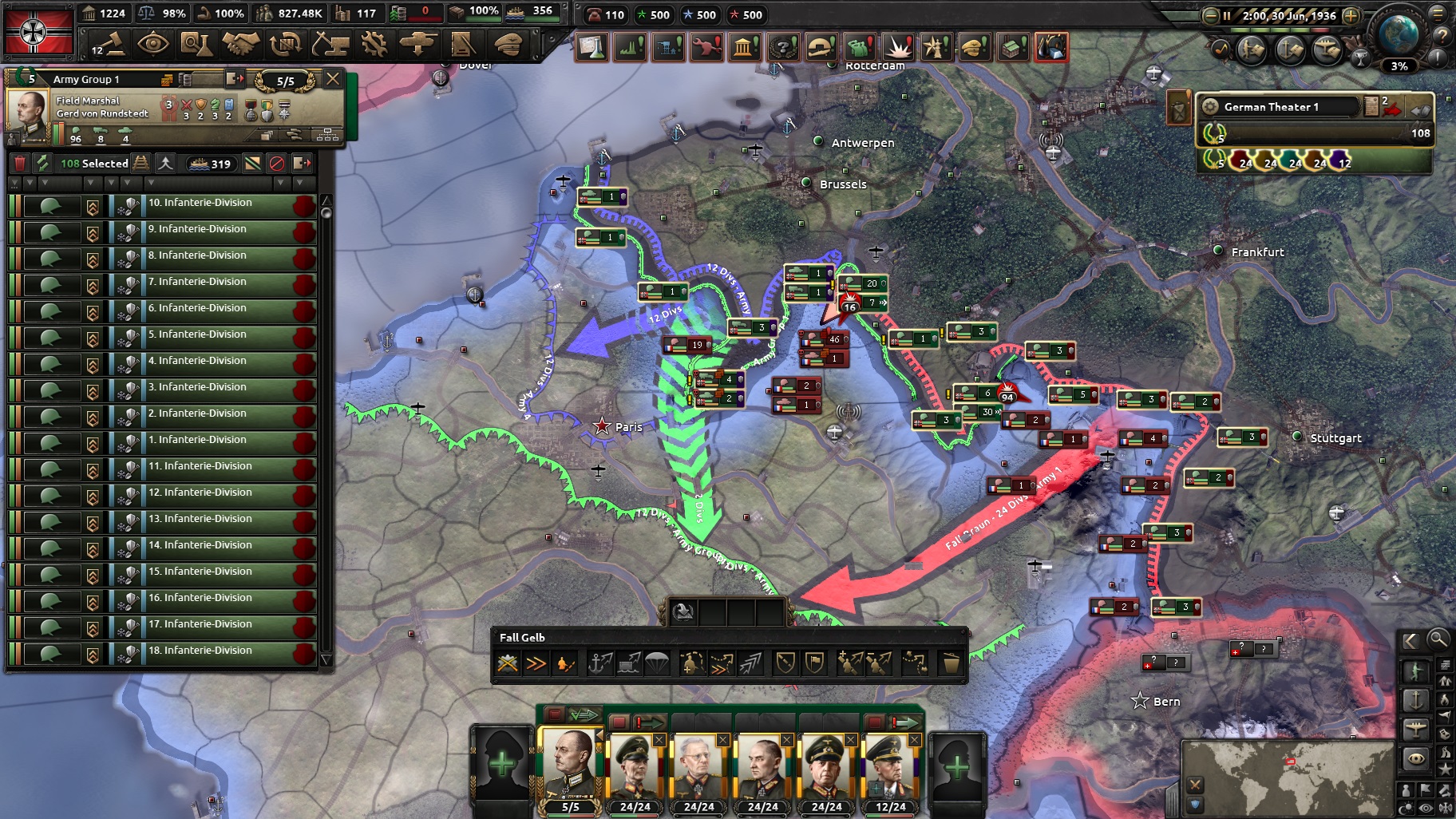Open the trade menu icon

284,46
